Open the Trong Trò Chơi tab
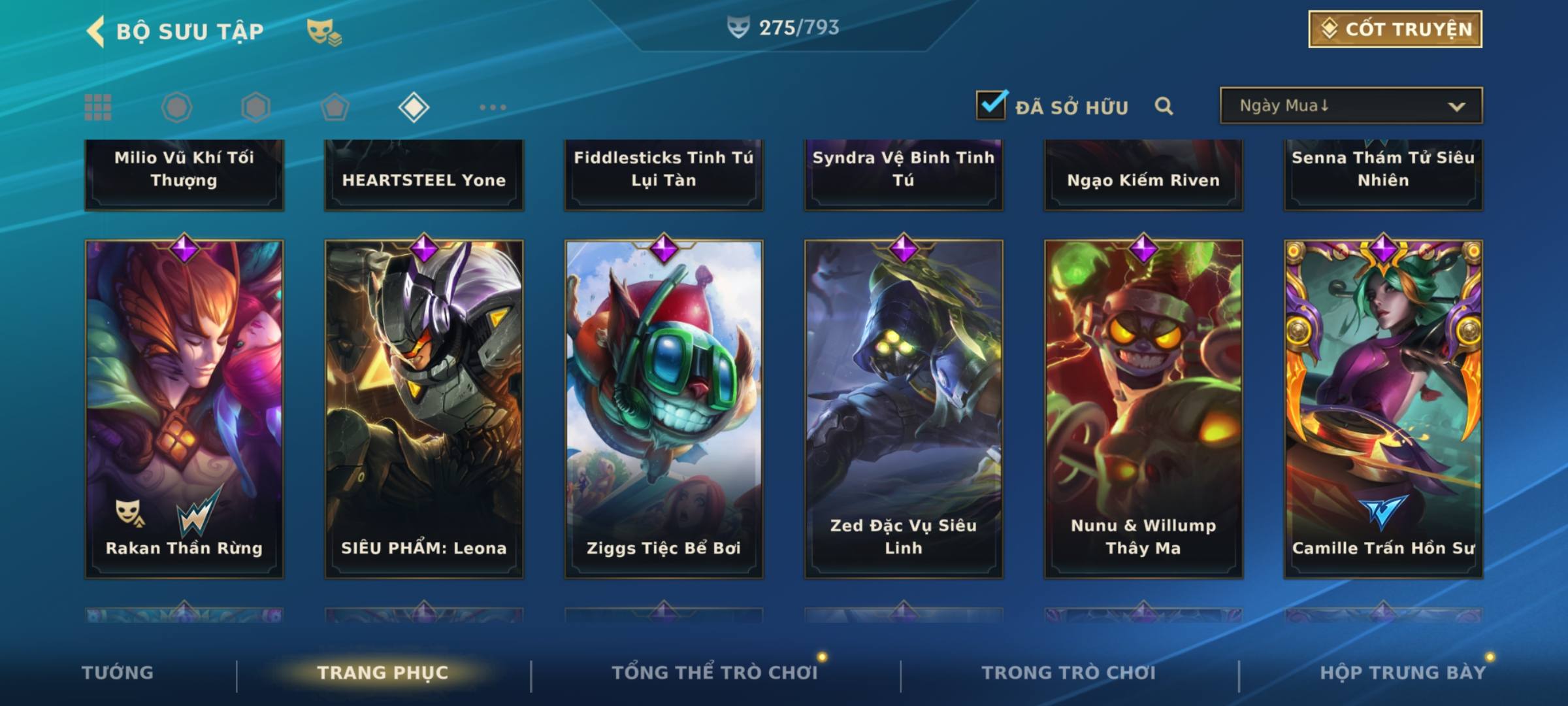 coord(1069,673)
